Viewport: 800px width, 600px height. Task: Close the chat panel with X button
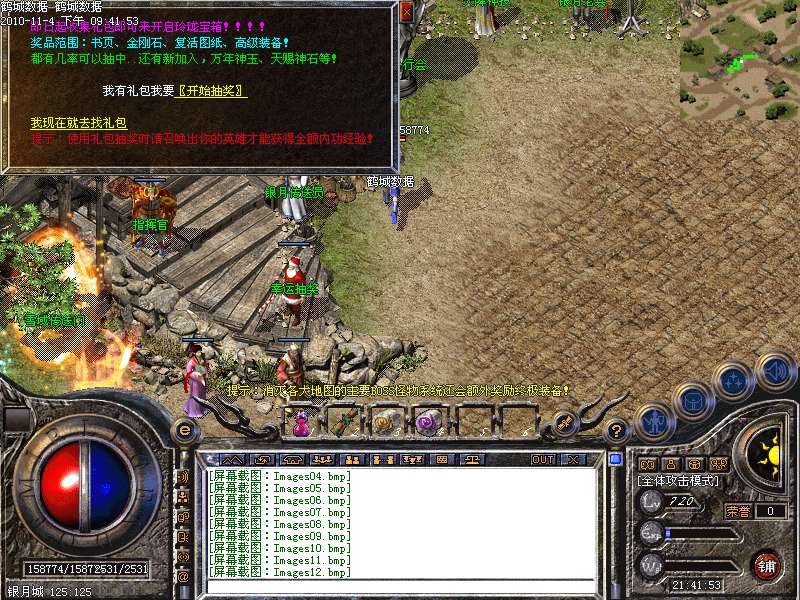[573, 460]
